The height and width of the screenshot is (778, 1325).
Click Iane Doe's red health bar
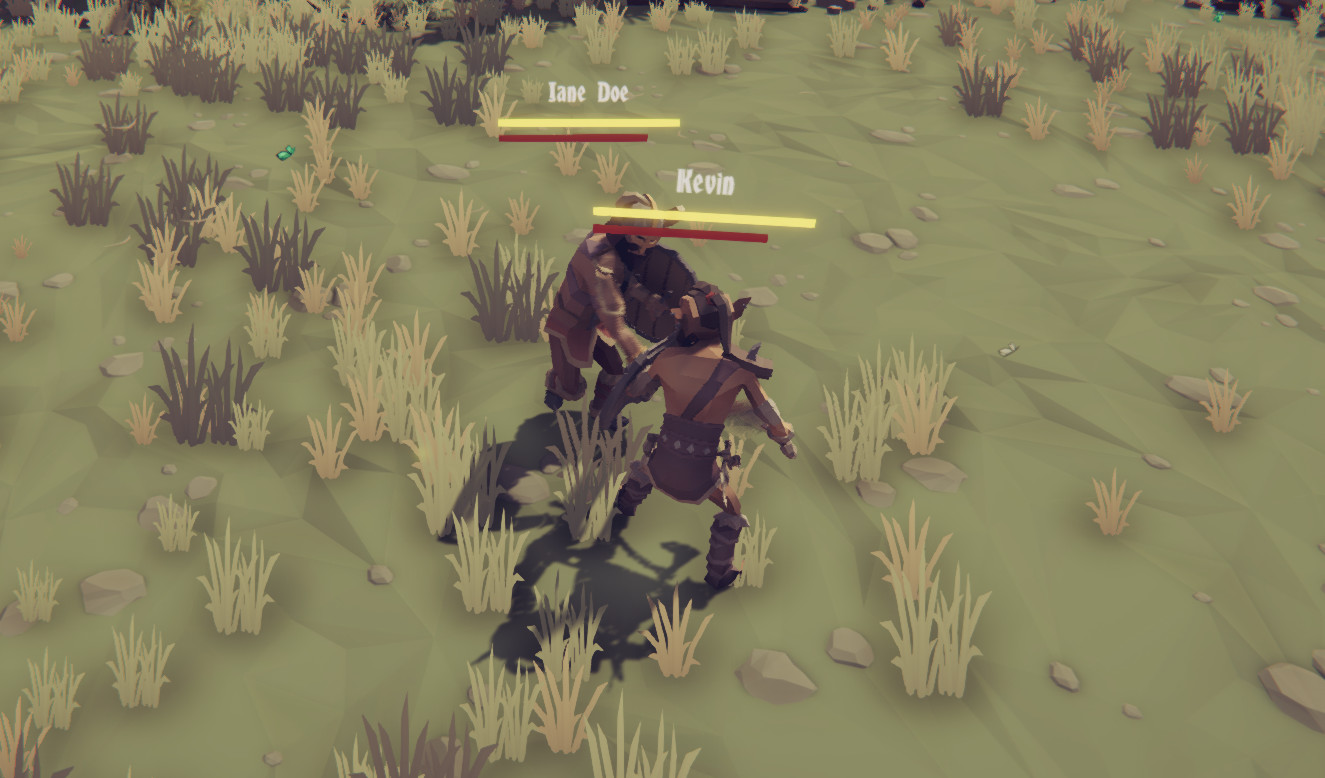(573, 138)
